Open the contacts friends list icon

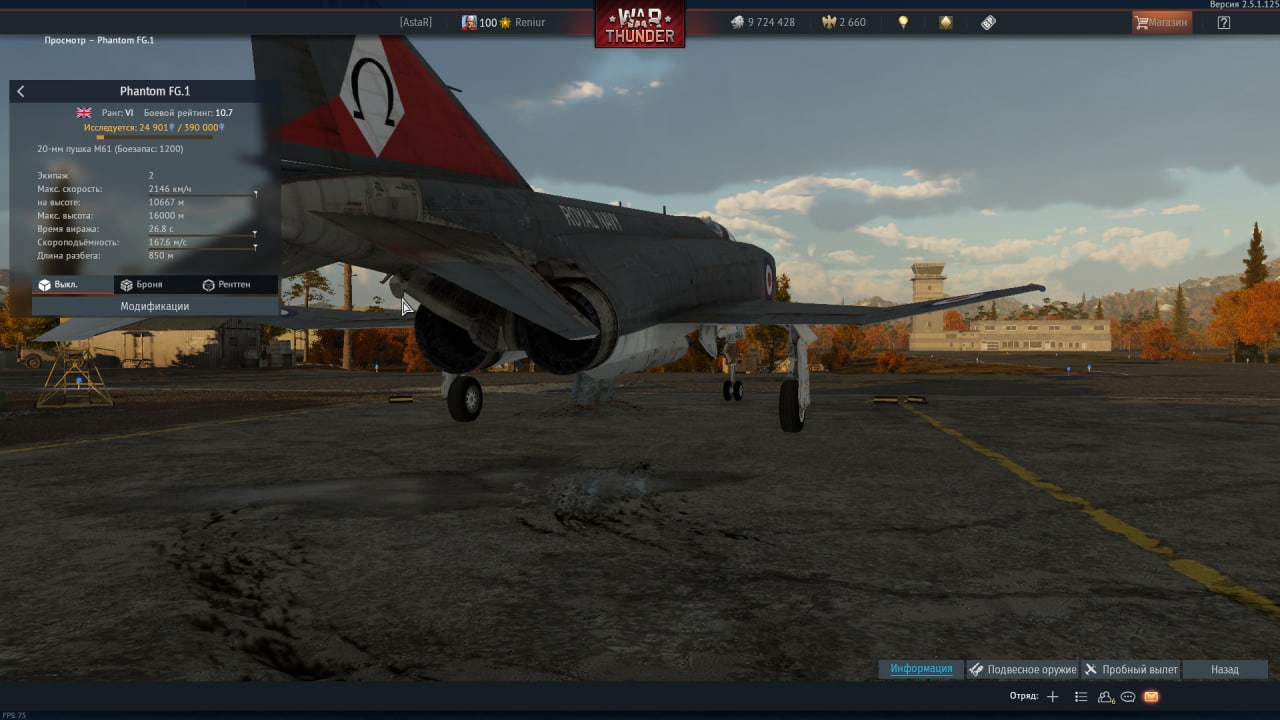pos(1106,696)
